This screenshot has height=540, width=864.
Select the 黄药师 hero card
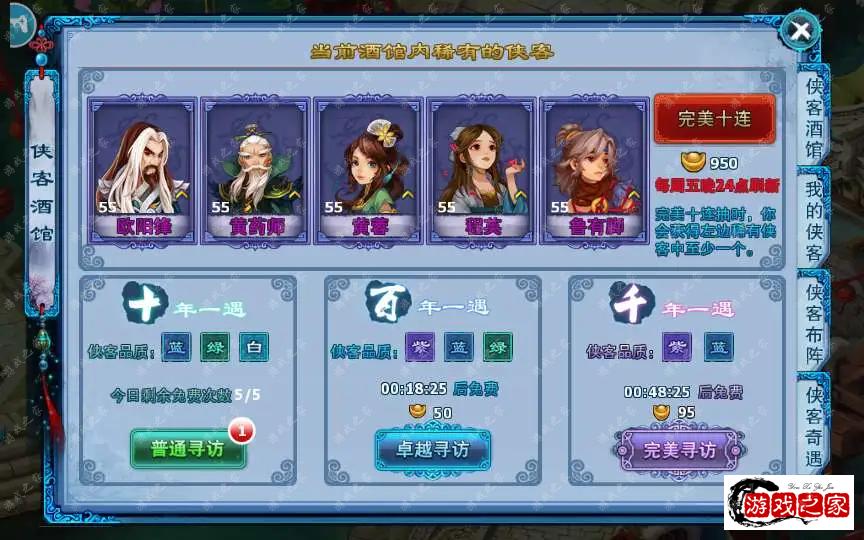tap(255, 169)
